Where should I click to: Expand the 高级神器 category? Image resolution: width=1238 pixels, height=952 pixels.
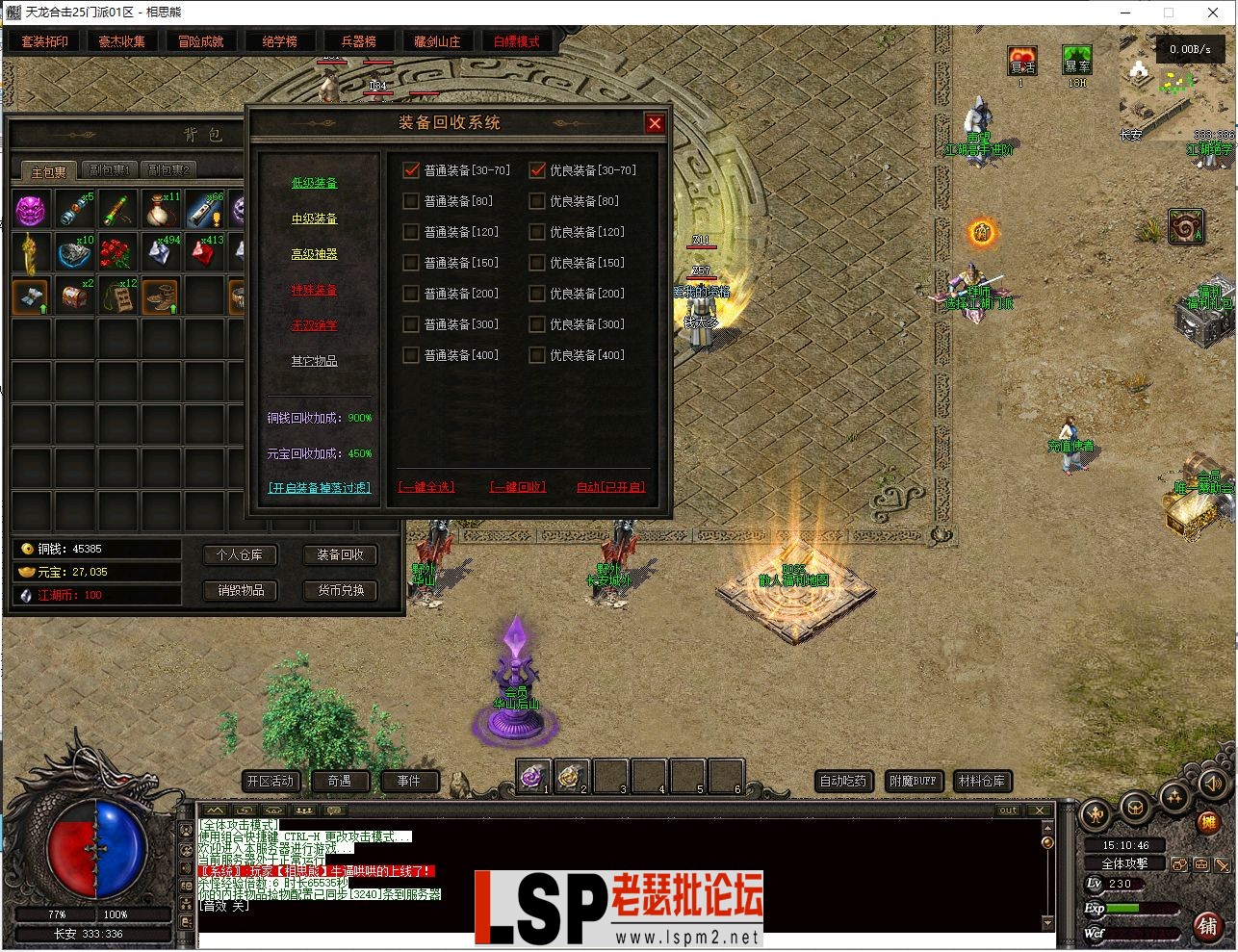tap(315, 253)
